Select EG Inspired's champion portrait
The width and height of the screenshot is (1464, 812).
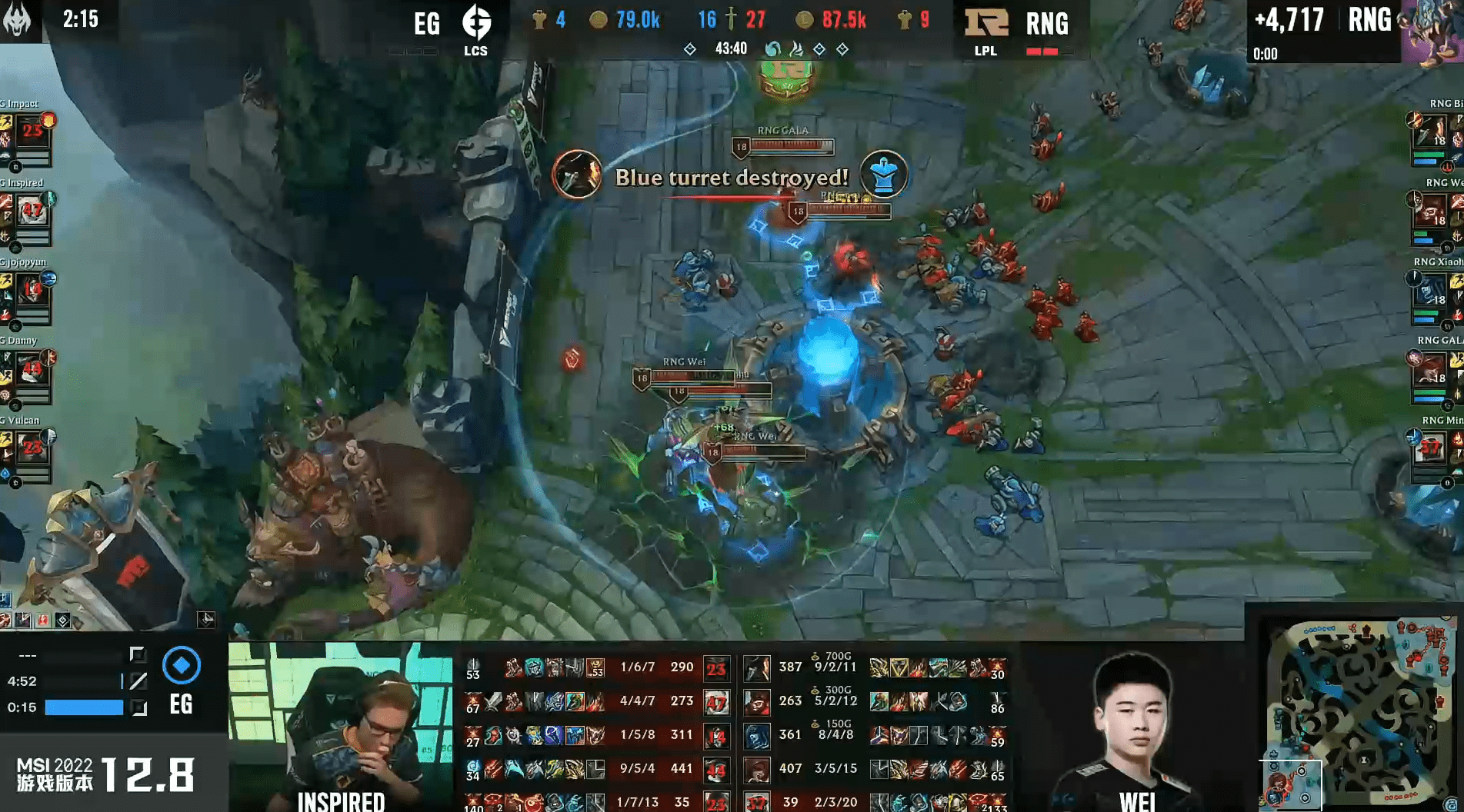pyautogui.click(x=32, y=211)
